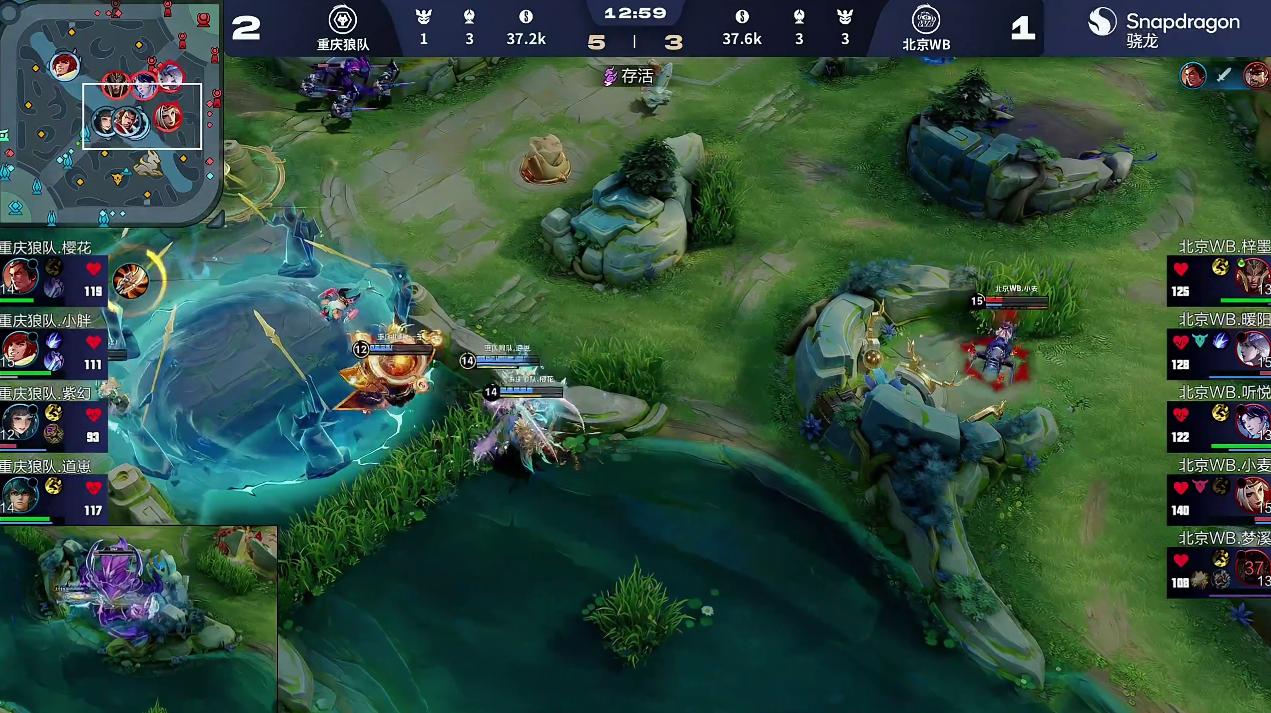Select 重庆狼队.道崽 player portrait
Image resolution: width=1271 pixels, height=713 pixels.
point(19,494)
